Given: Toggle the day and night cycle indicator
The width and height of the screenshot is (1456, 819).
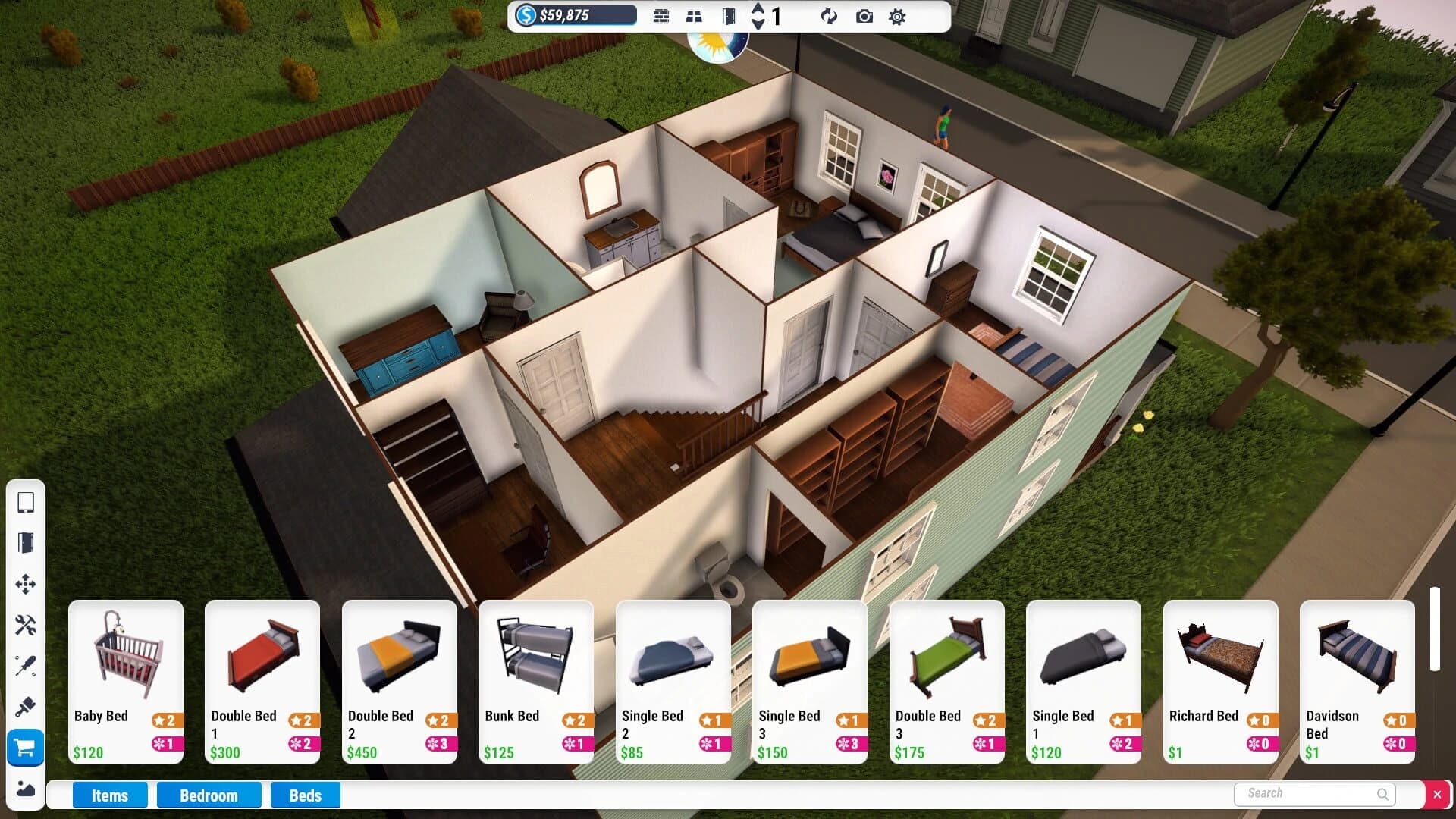Looking at the screenshot, I should pos(718,49).
